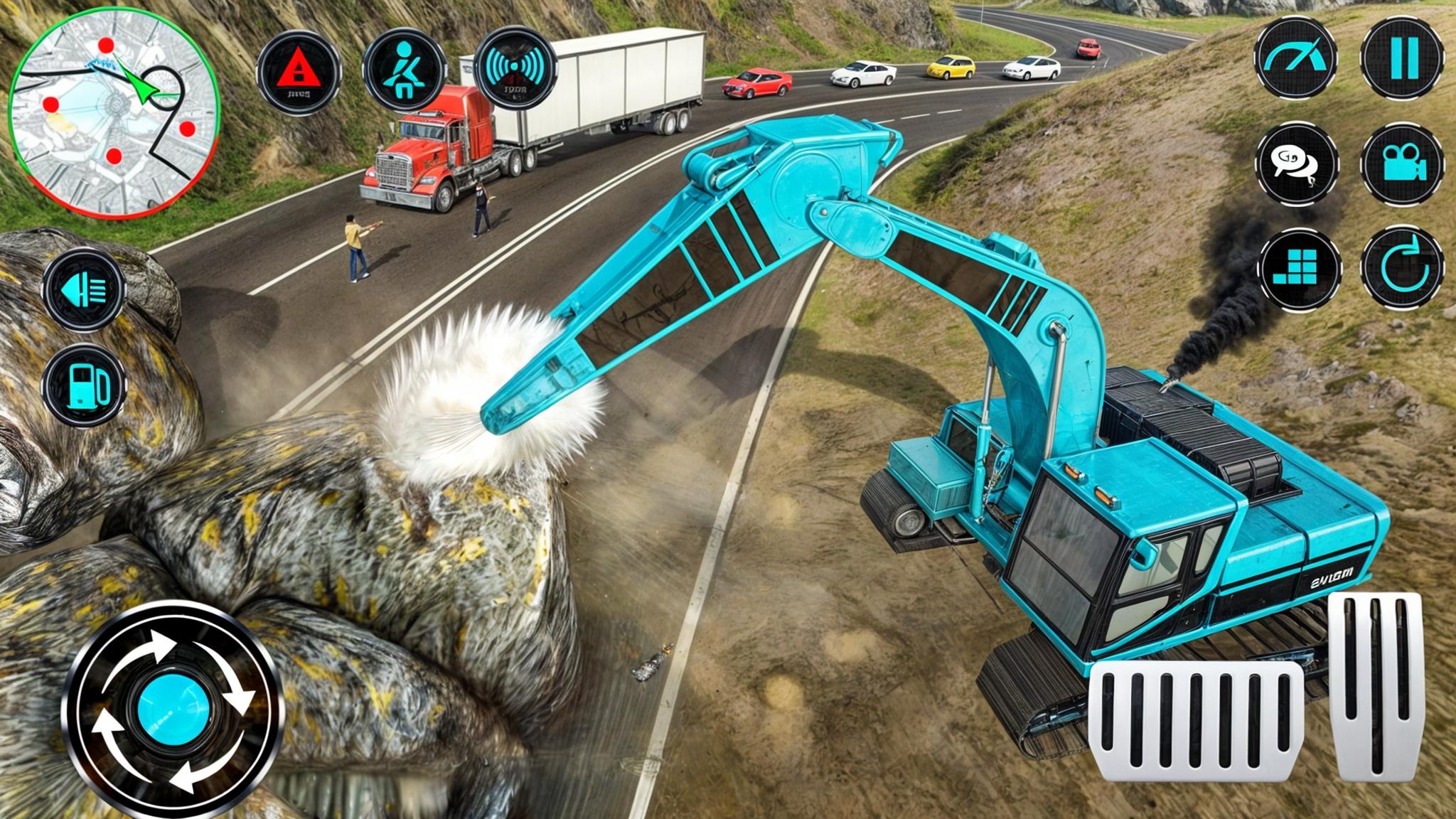Toggle the seatbelt icon button
The height and width of the screenshot is (819, 1456).
point(406,71)
